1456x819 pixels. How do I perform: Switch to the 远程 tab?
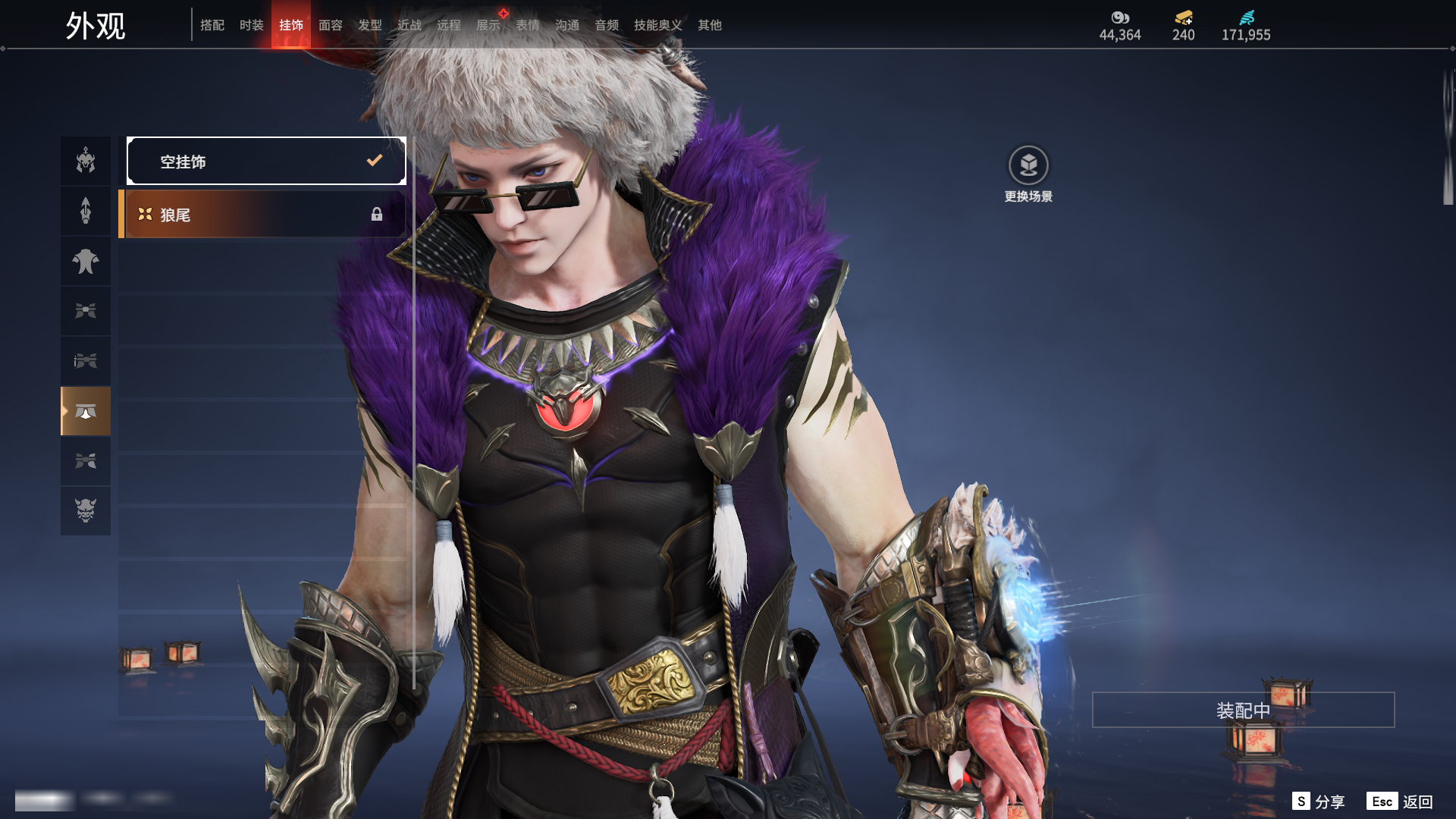(x=449, y=25)
